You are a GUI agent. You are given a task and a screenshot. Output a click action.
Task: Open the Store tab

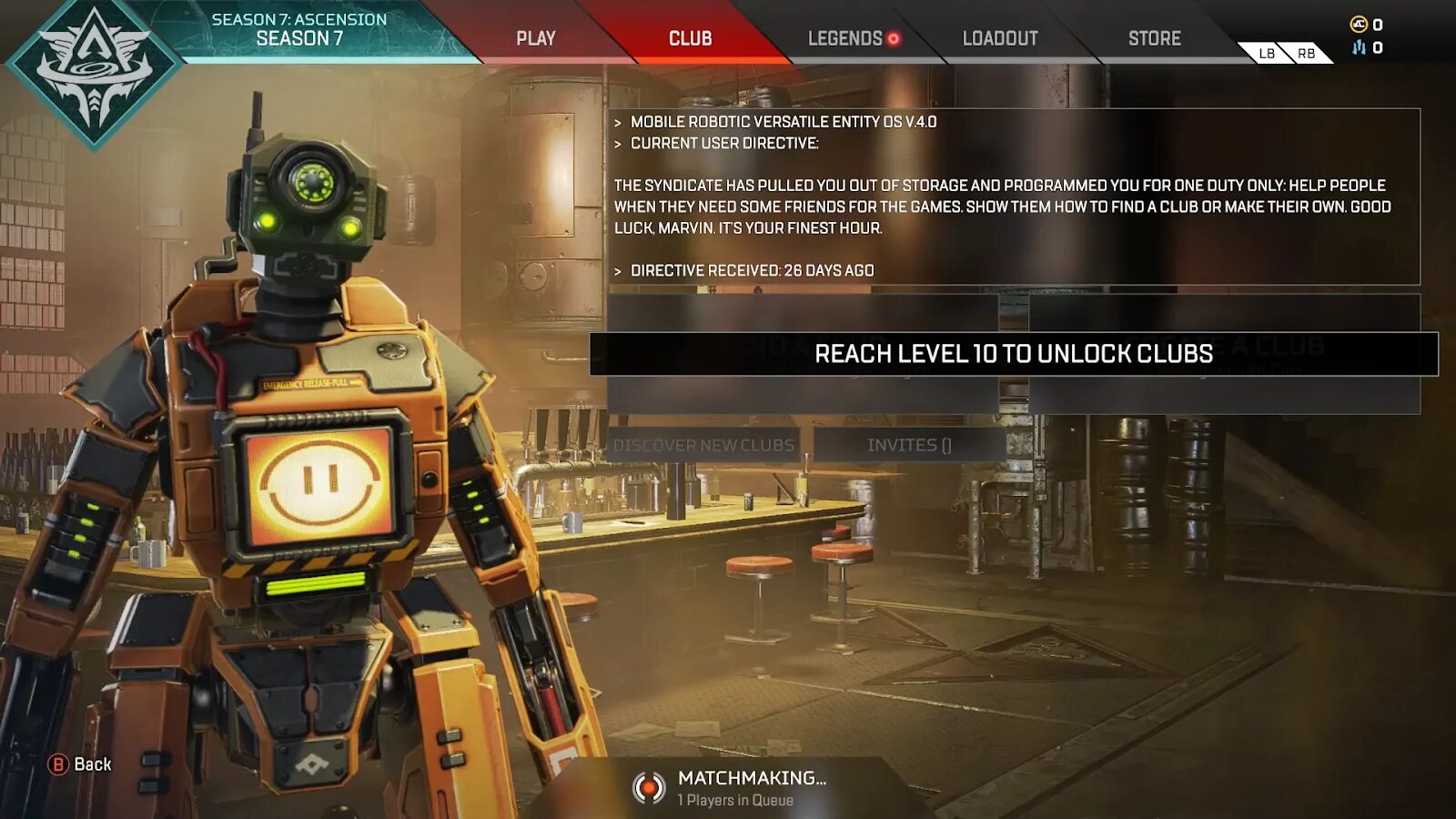pos(1154,38)
